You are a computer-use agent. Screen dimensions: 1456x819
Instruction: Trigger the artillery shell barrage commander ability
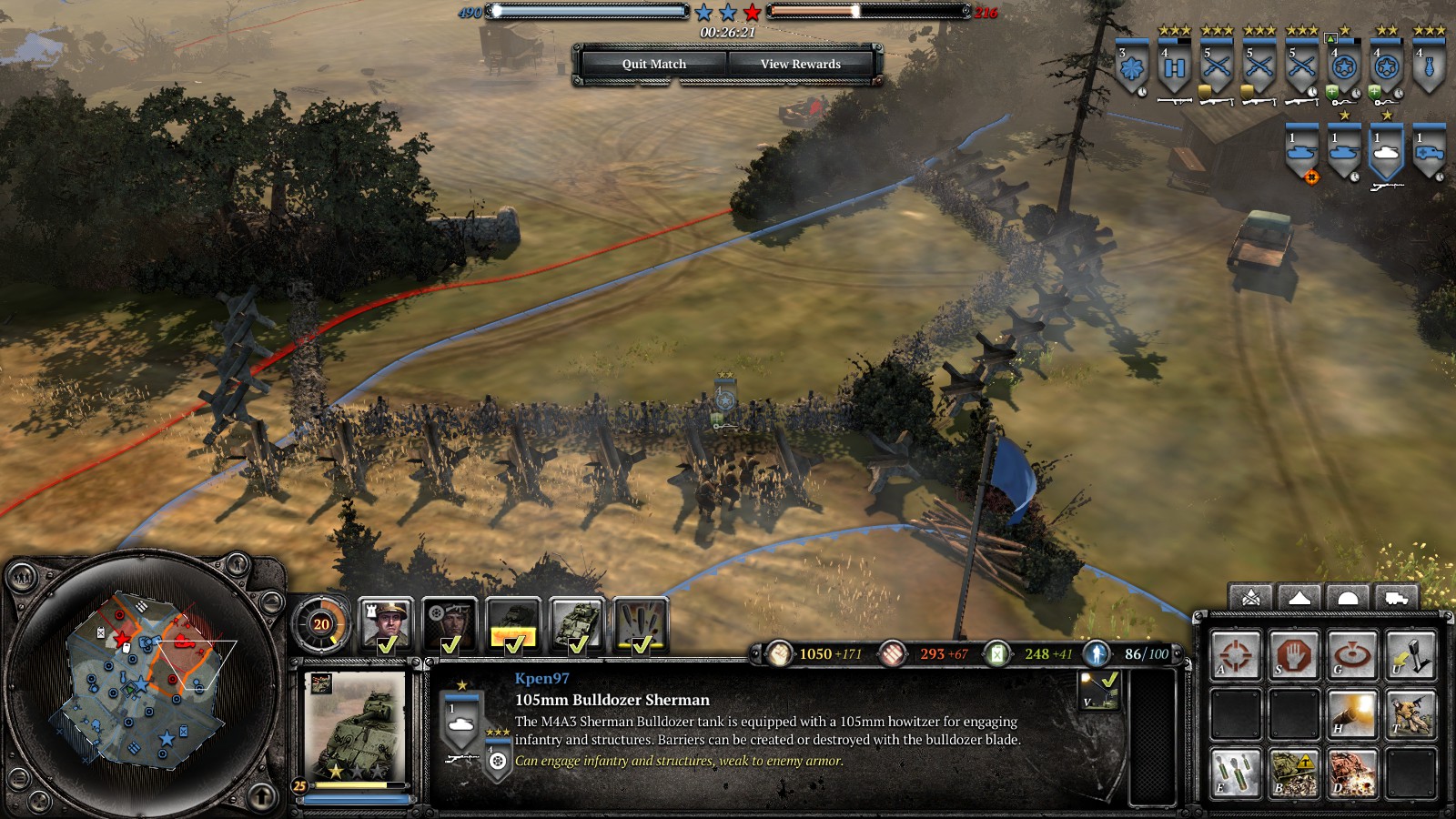click(641, 625)
